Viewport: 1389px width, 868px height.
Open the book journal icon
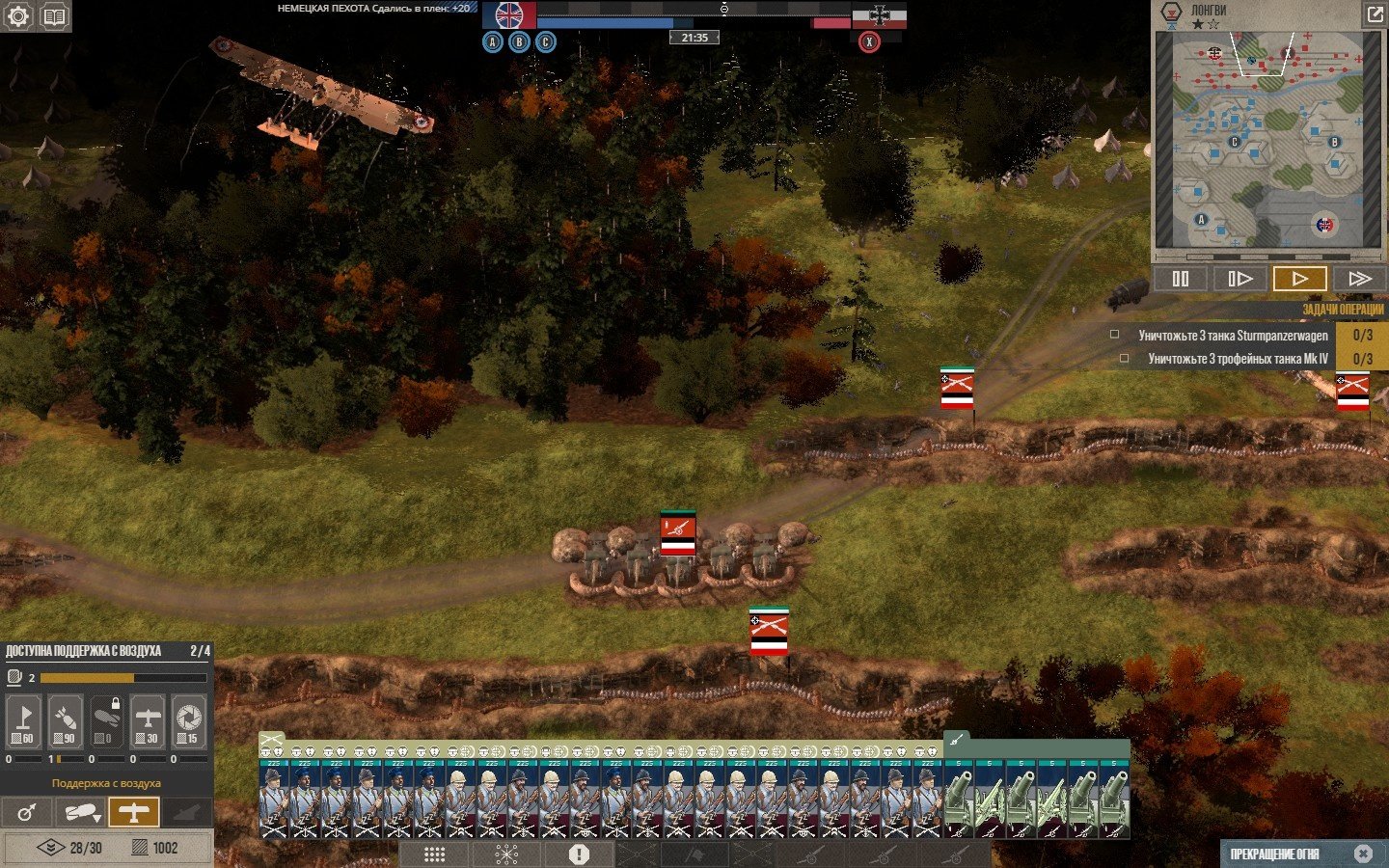pos(55,16)
